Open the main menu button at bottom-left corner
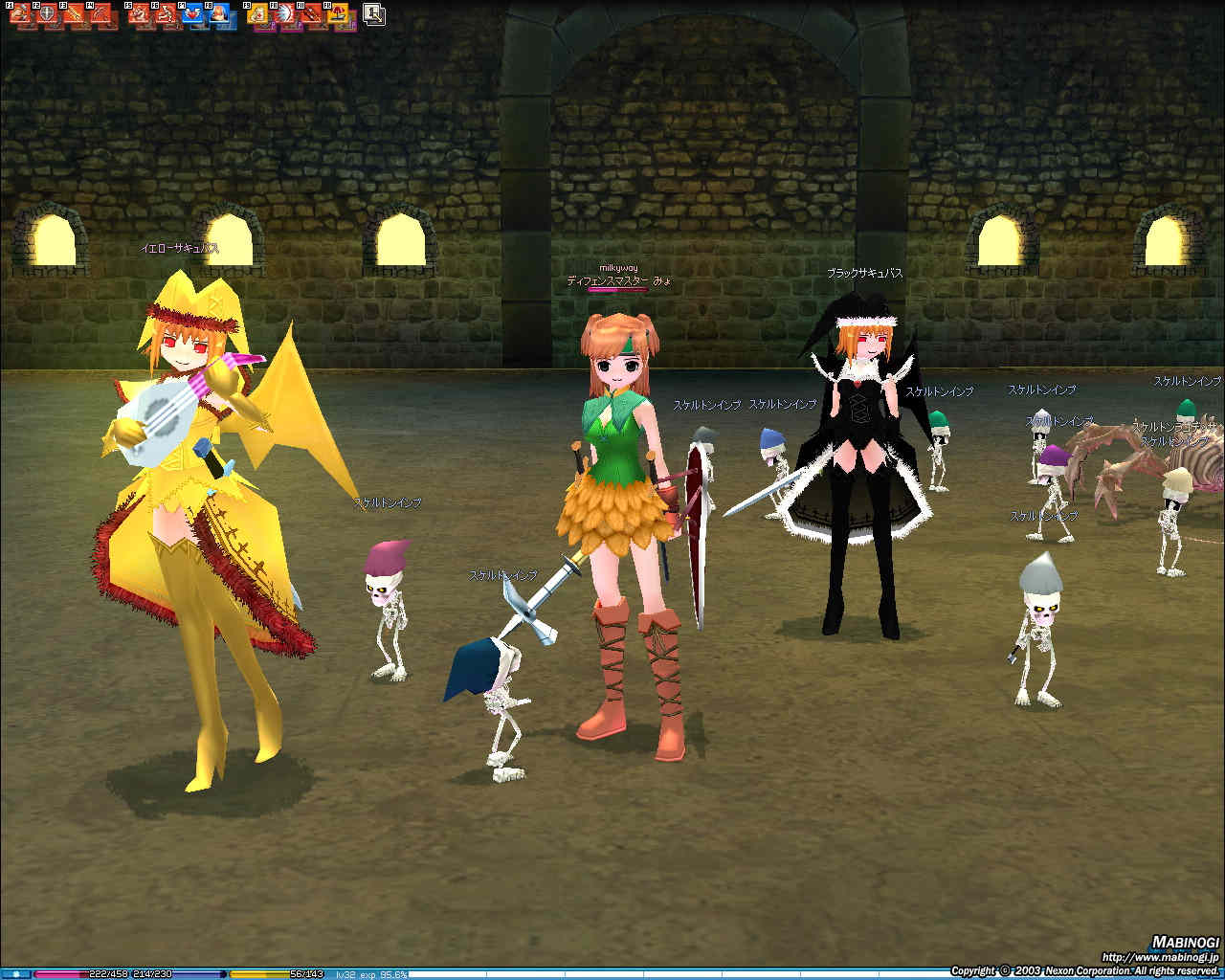The image size is (1225, 980). tap(15, 974)
